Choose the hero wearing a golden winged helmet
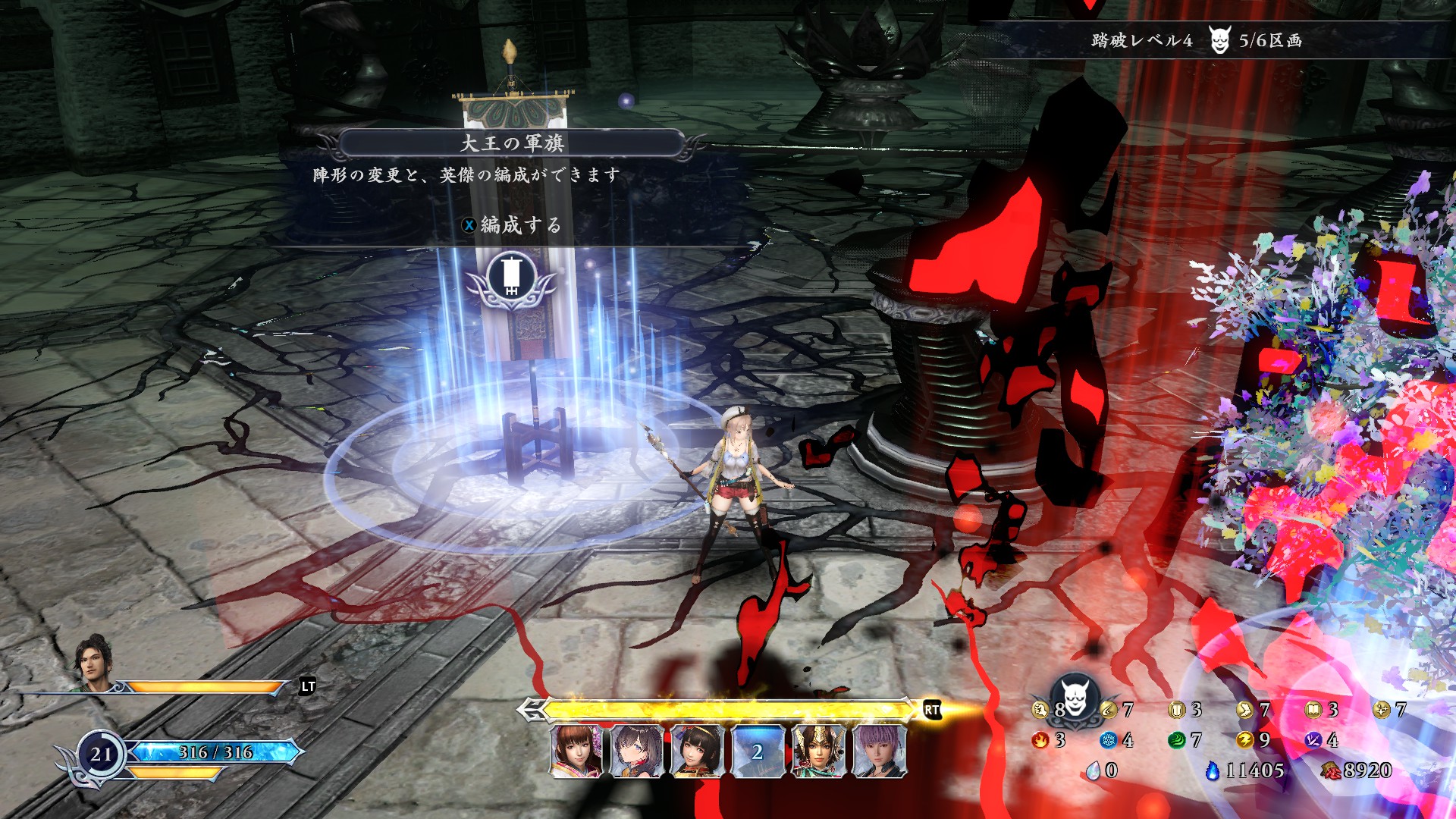This screenshot has height=819, width=1456. coord(817,751)
